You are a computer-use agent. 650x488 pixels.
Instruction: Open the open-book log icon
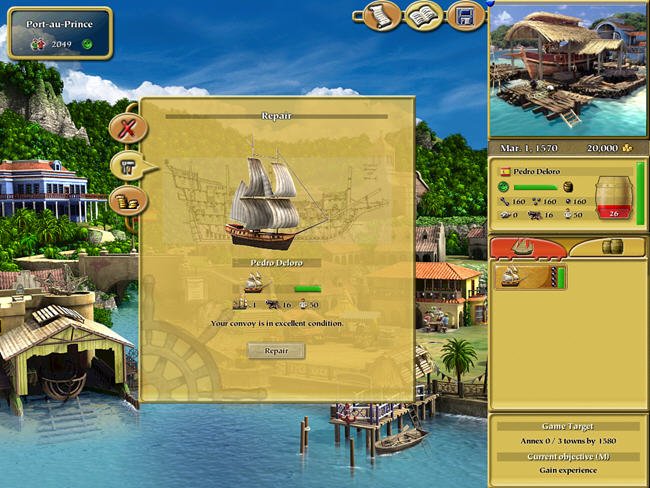[x=423, y=15]
